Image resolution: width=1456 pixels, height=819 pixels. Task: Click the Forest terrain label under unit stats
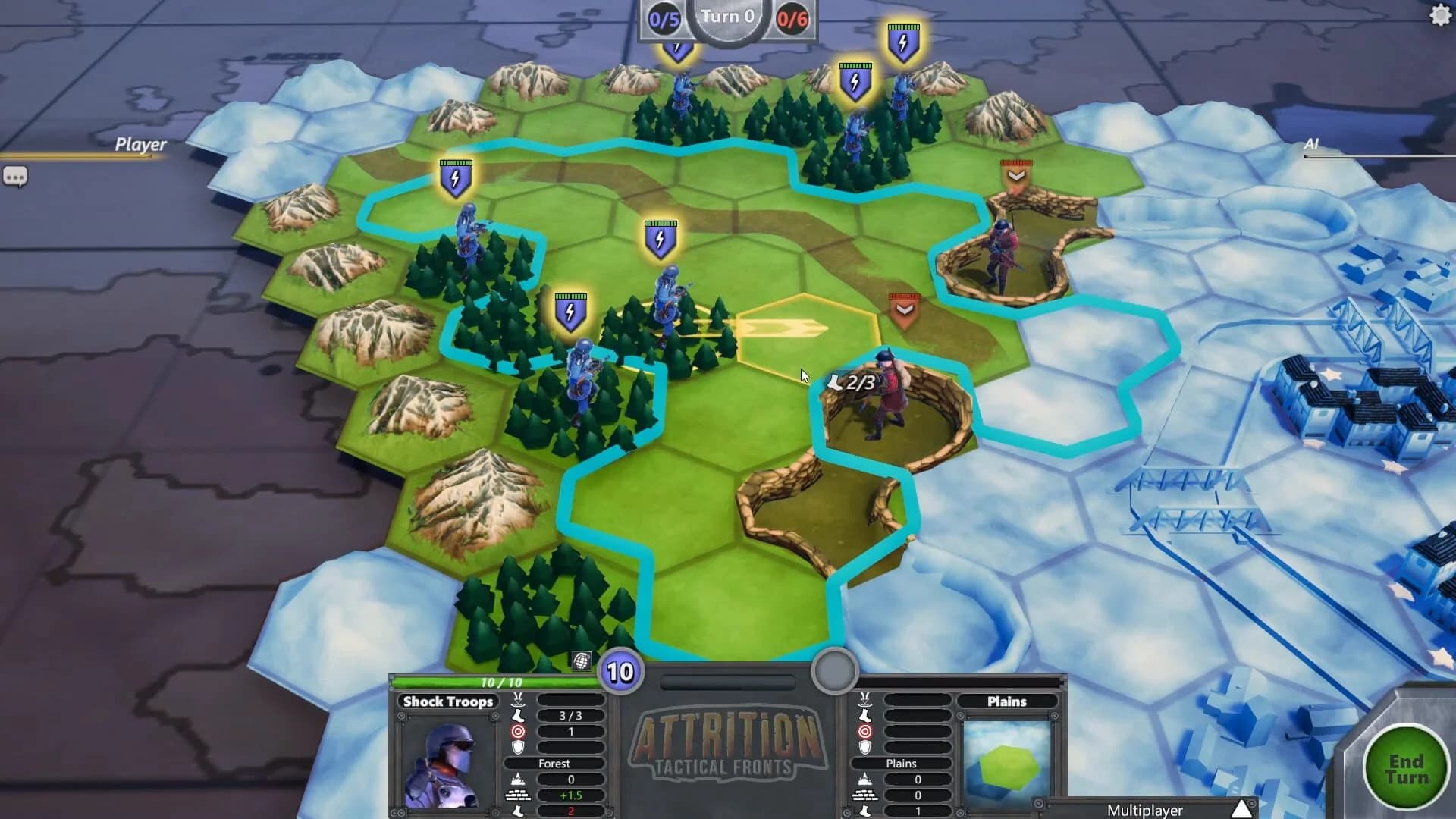(x=554, y=764)
